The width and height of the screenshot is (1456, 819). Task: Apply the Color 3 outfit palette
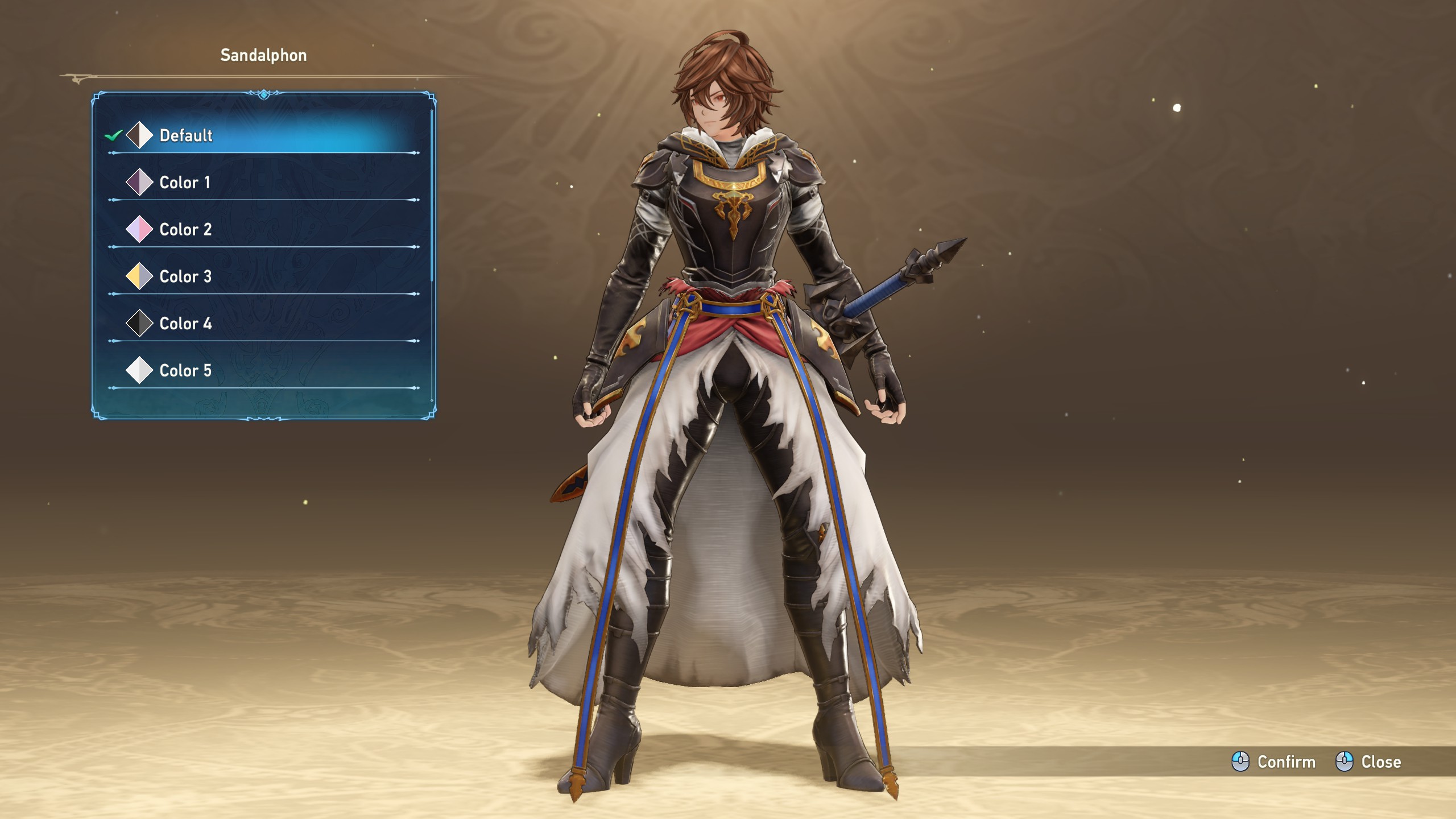coord(185,277)
